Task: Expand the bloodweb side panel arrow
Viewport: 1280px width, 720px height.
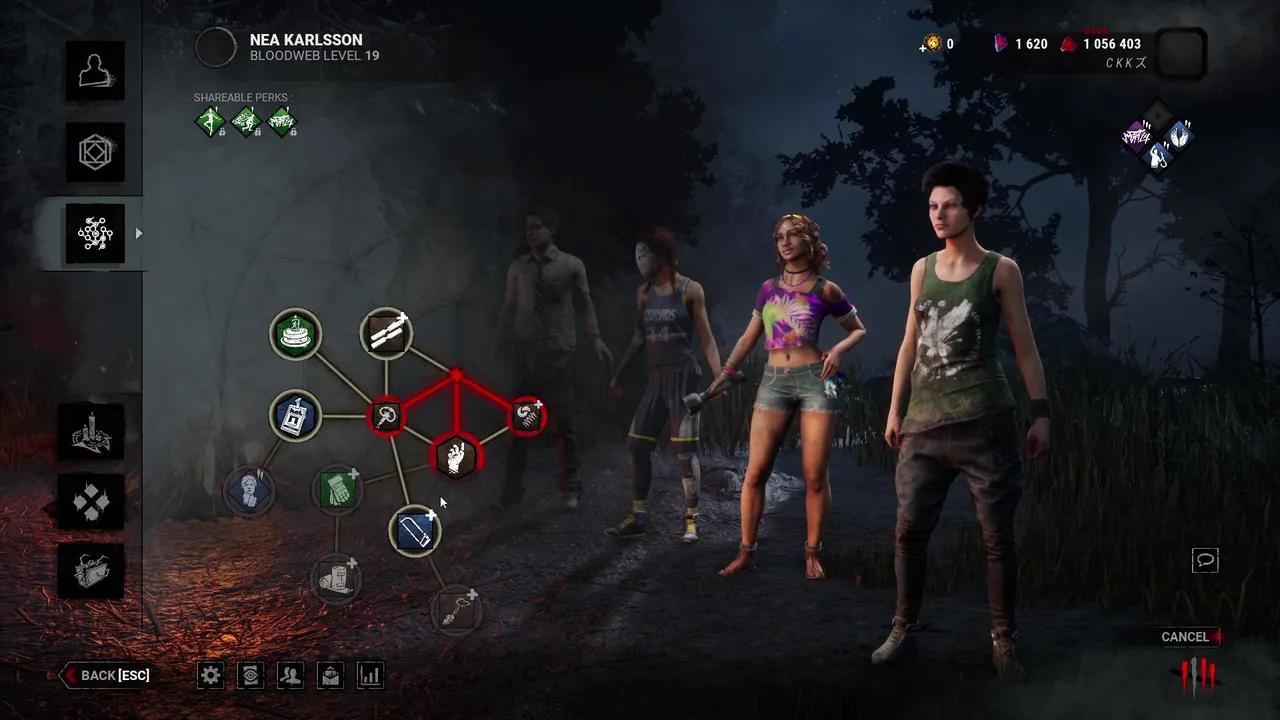Action: [140, 233]
